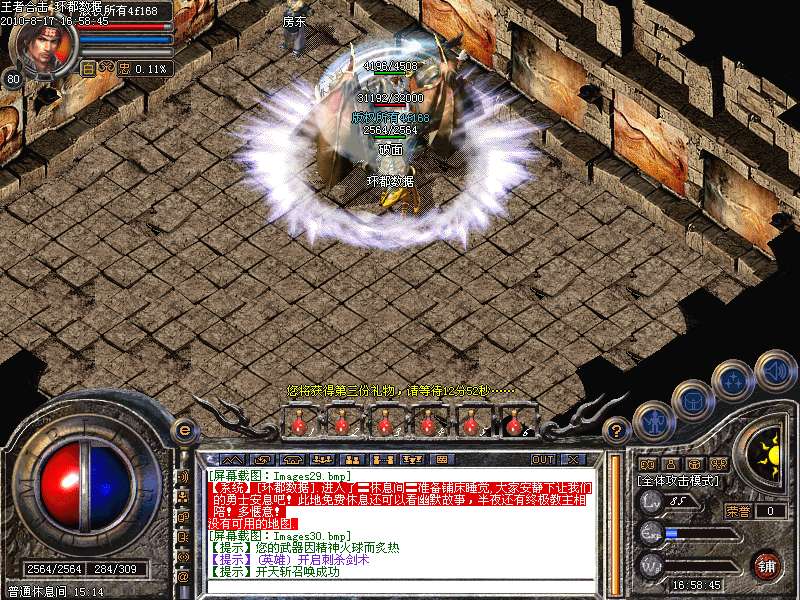
Task: Open the character status round button
Action: 653,421
